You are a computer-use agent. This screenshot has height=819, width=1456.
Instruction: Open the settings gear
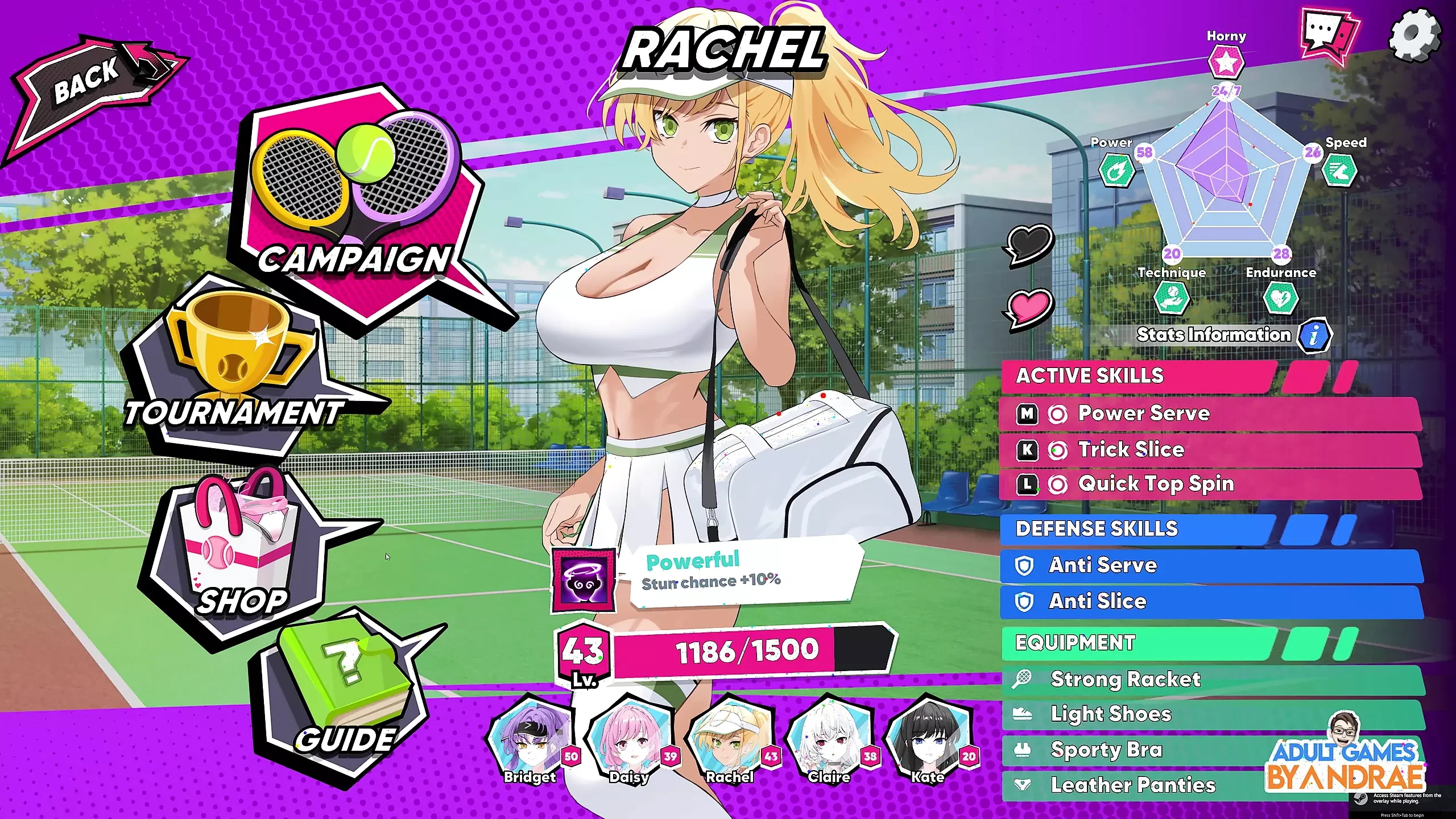[1414, 35]
